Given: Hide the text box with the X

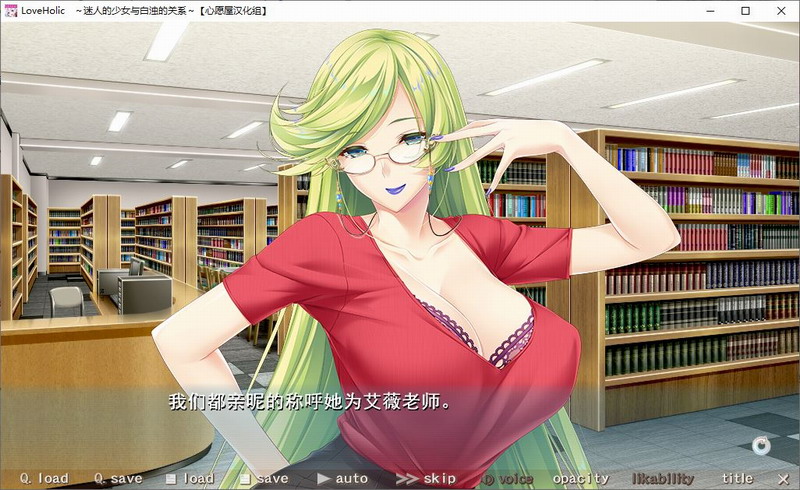Looking at the screenshot, I should tap(783, 479).
